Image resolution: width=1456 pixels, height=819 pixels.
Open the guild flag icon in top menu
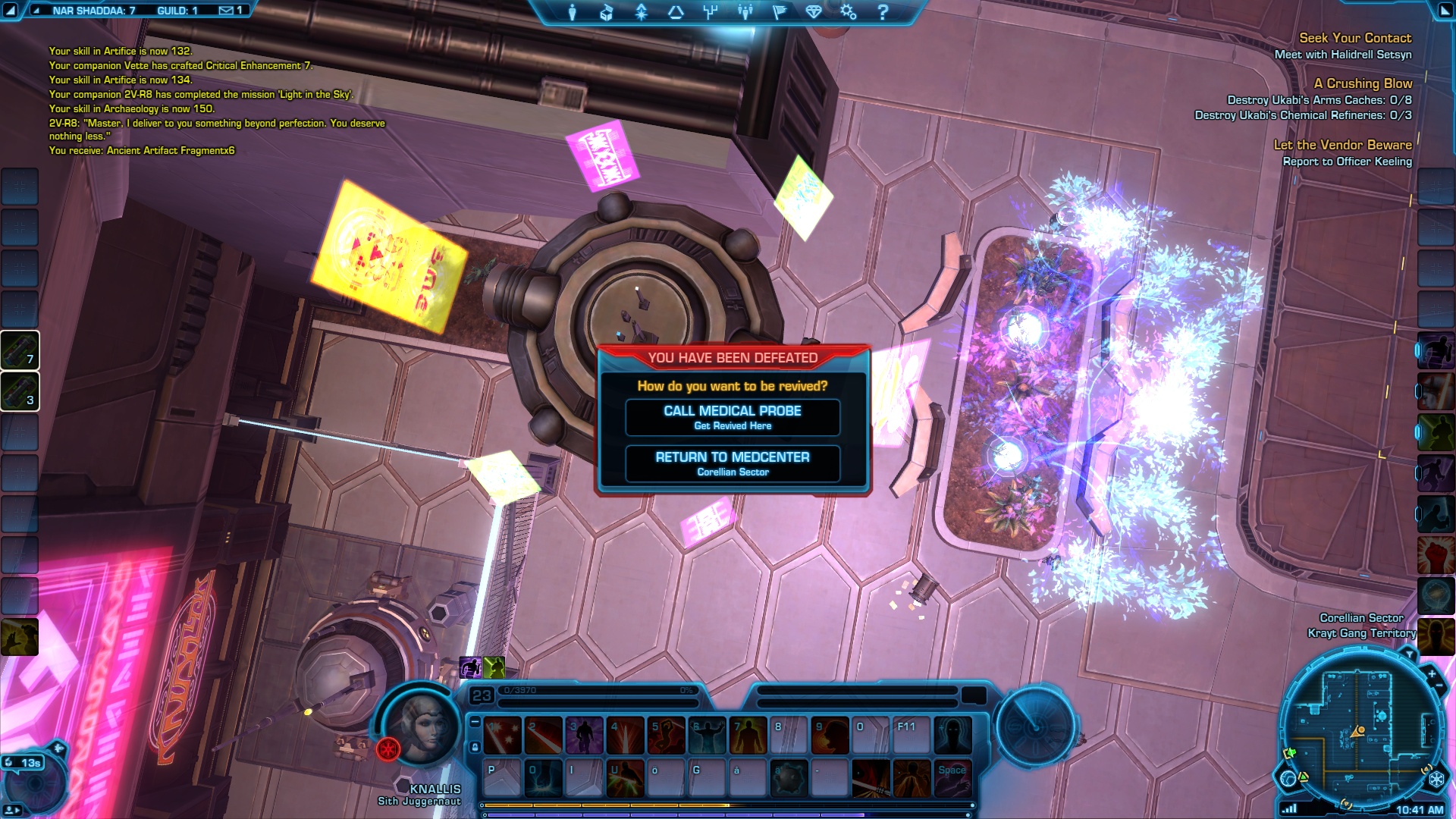click(780, 12)
